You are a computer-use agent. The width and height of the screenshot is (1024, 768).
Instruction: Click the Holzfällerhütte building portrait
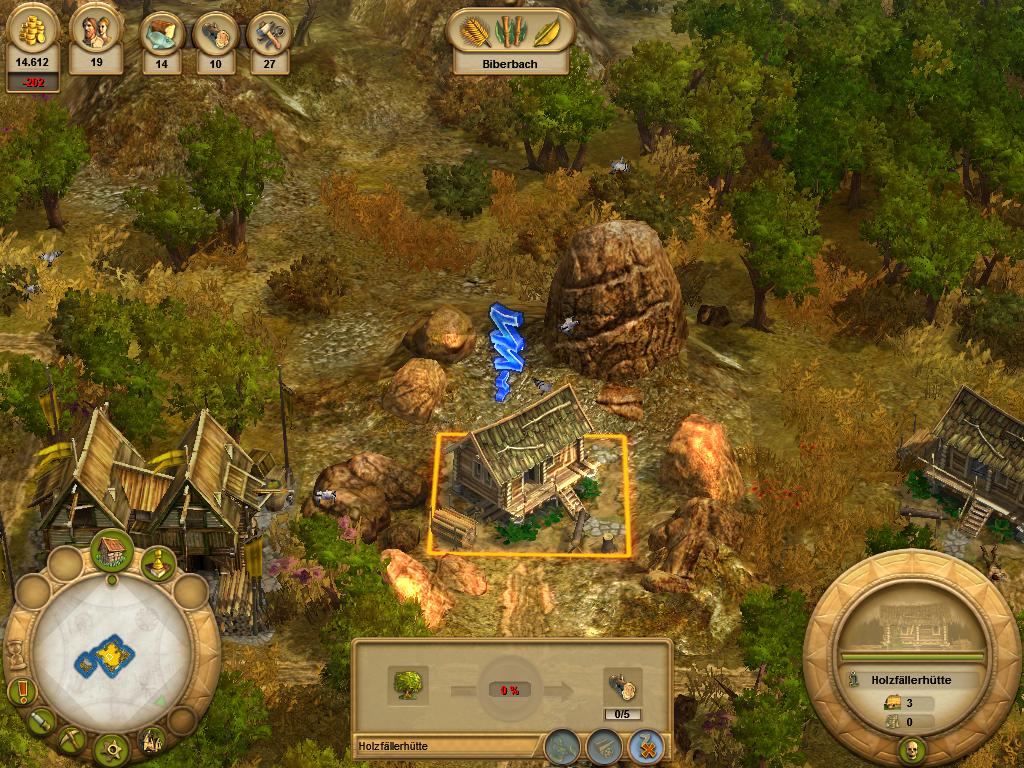[912, 627]
